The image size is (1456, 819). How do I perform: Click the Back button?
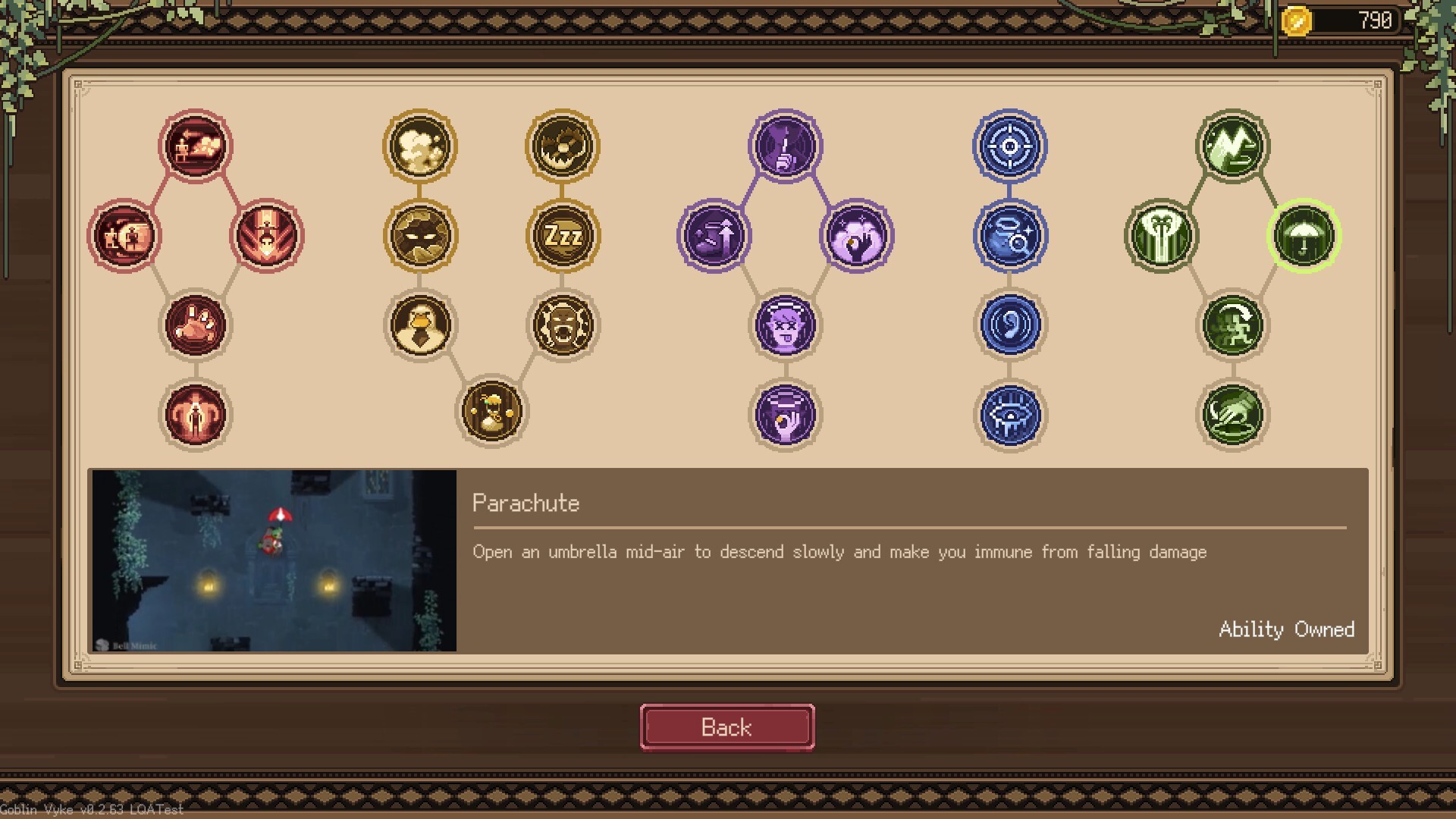[x=726, y=726]
